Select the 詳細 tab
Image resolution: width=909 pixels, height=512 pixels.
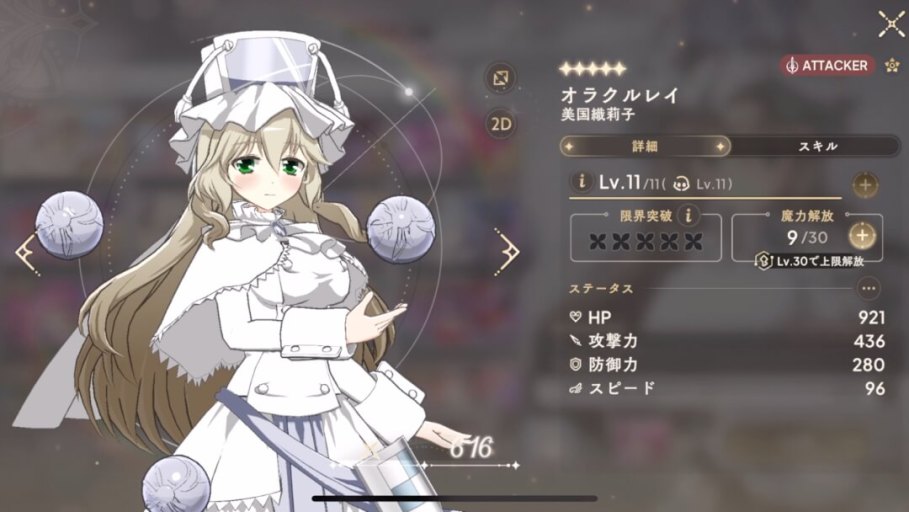pyautogui.click(x=645, y=146)
